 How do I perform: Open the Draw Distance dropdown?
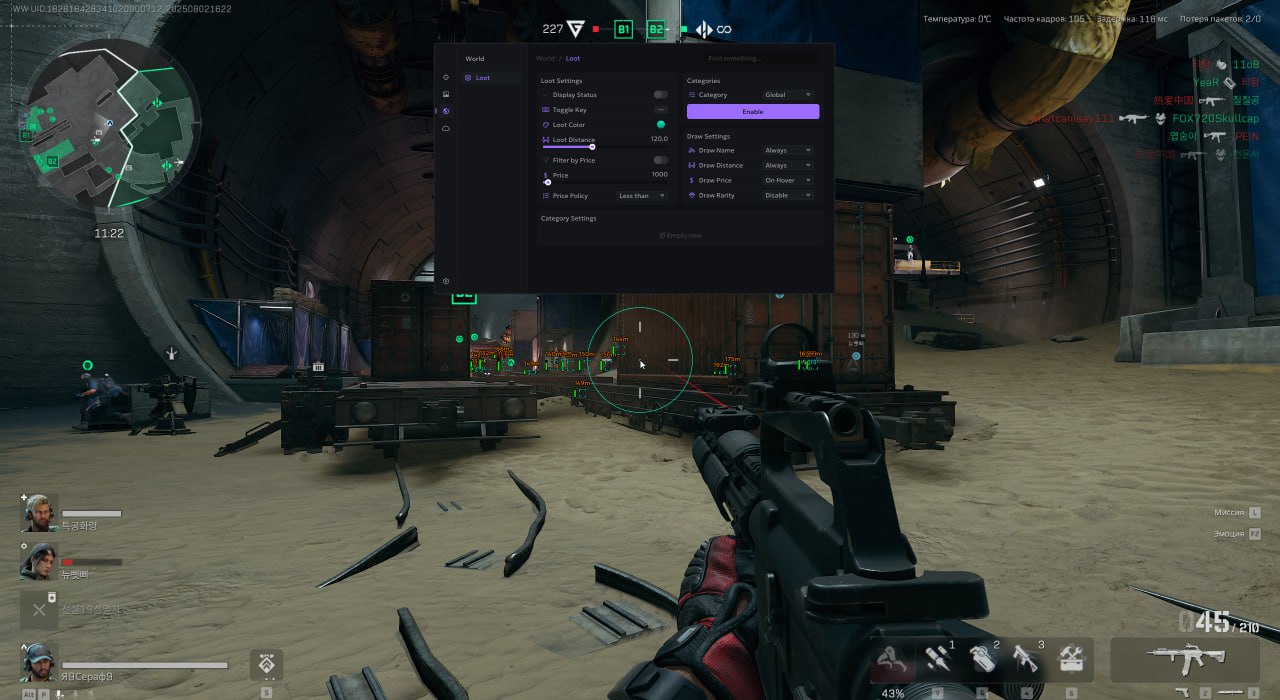787,166
